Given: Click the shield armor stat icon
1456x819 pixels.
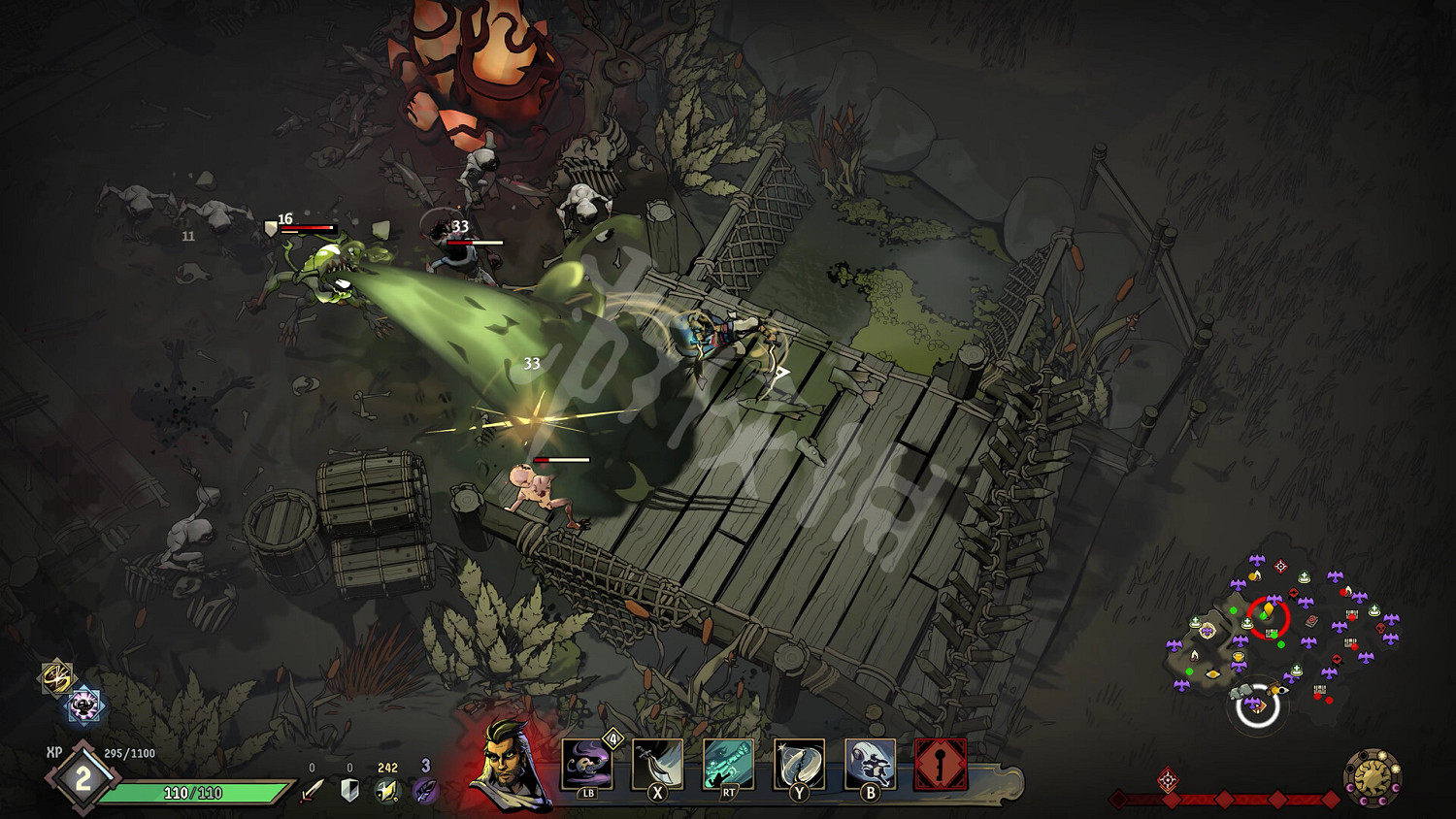Looking at the screenshot, I should point(350,791).
